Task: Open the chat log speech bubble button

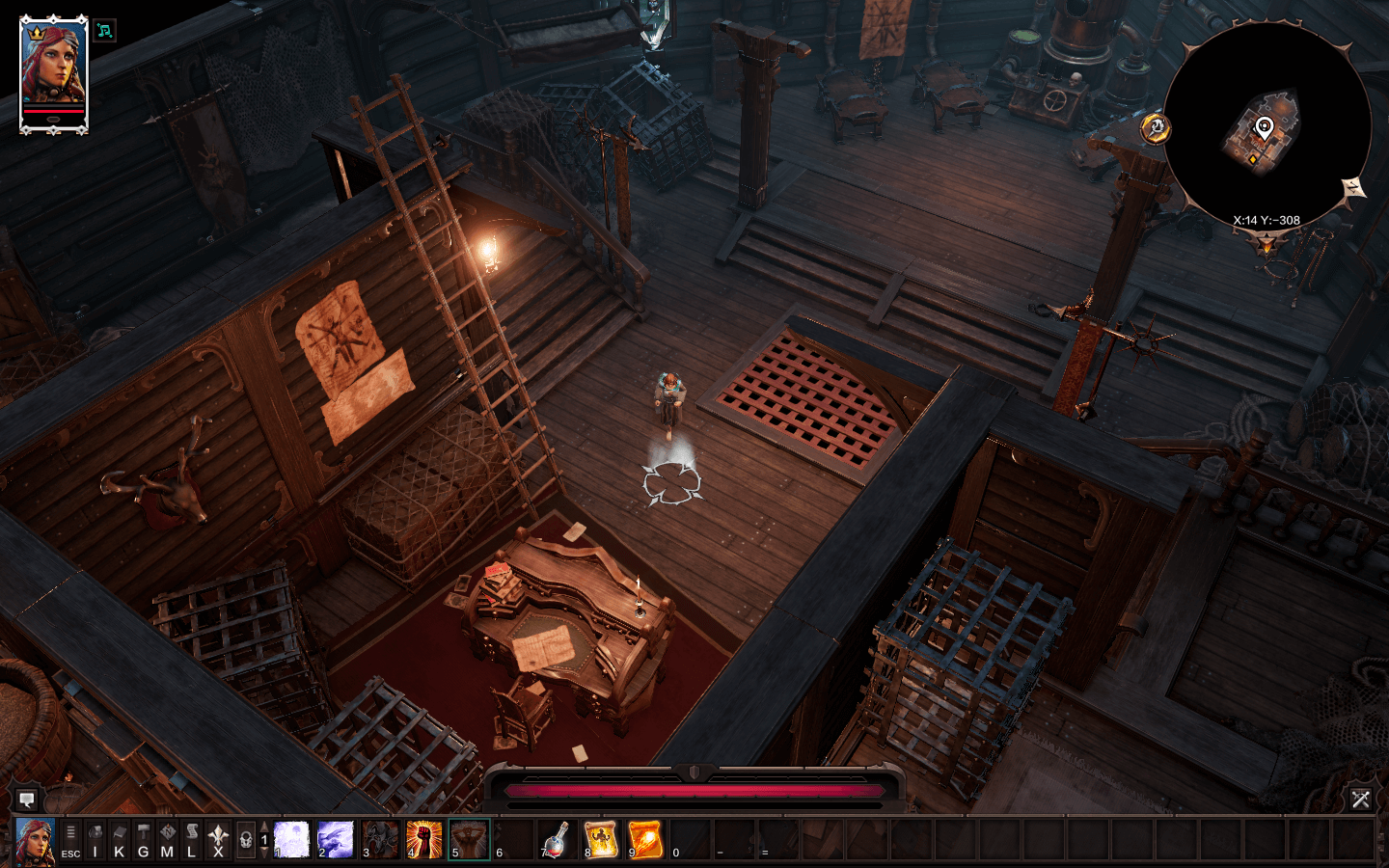Action: (x=26, y=800)
